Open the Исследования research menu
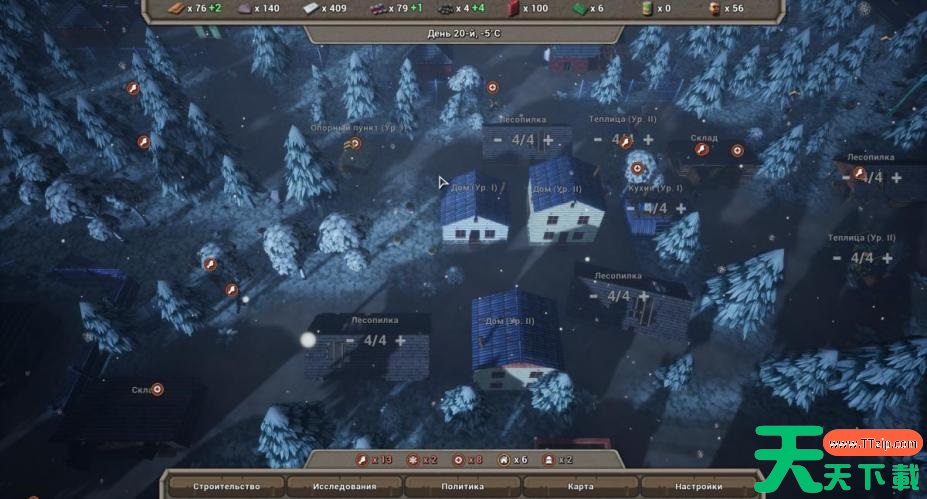 coord(343,486)
